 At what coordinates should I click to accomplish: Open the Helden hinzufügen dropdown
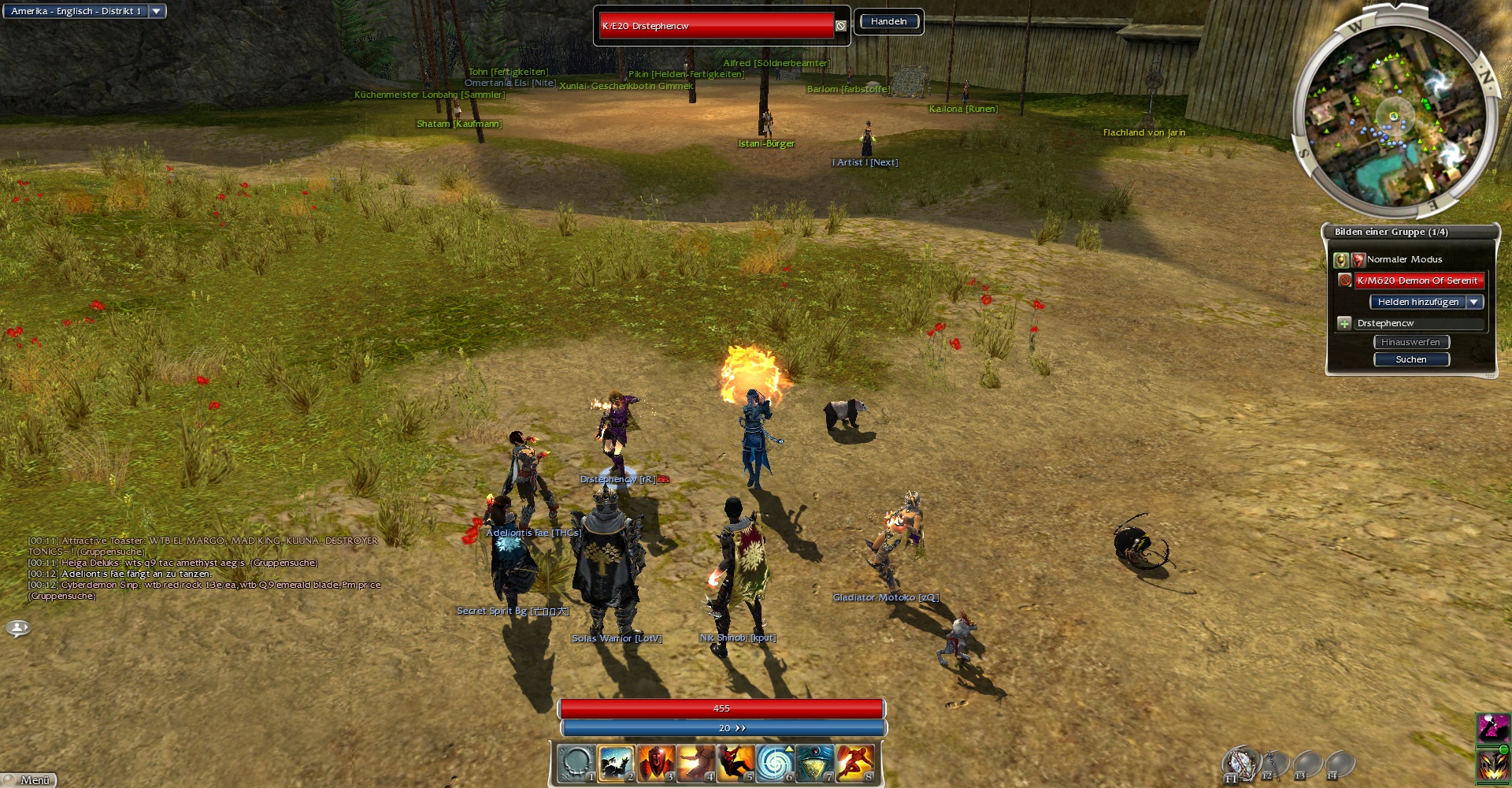pos(1474,302)
